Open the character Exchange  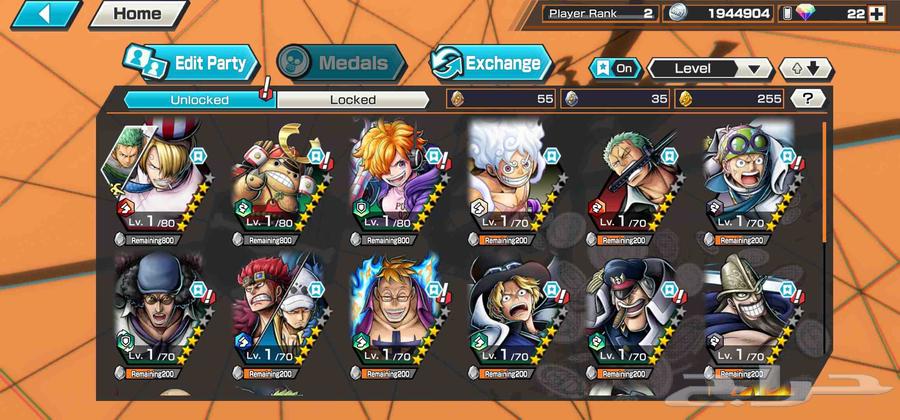tap(490, 63)
